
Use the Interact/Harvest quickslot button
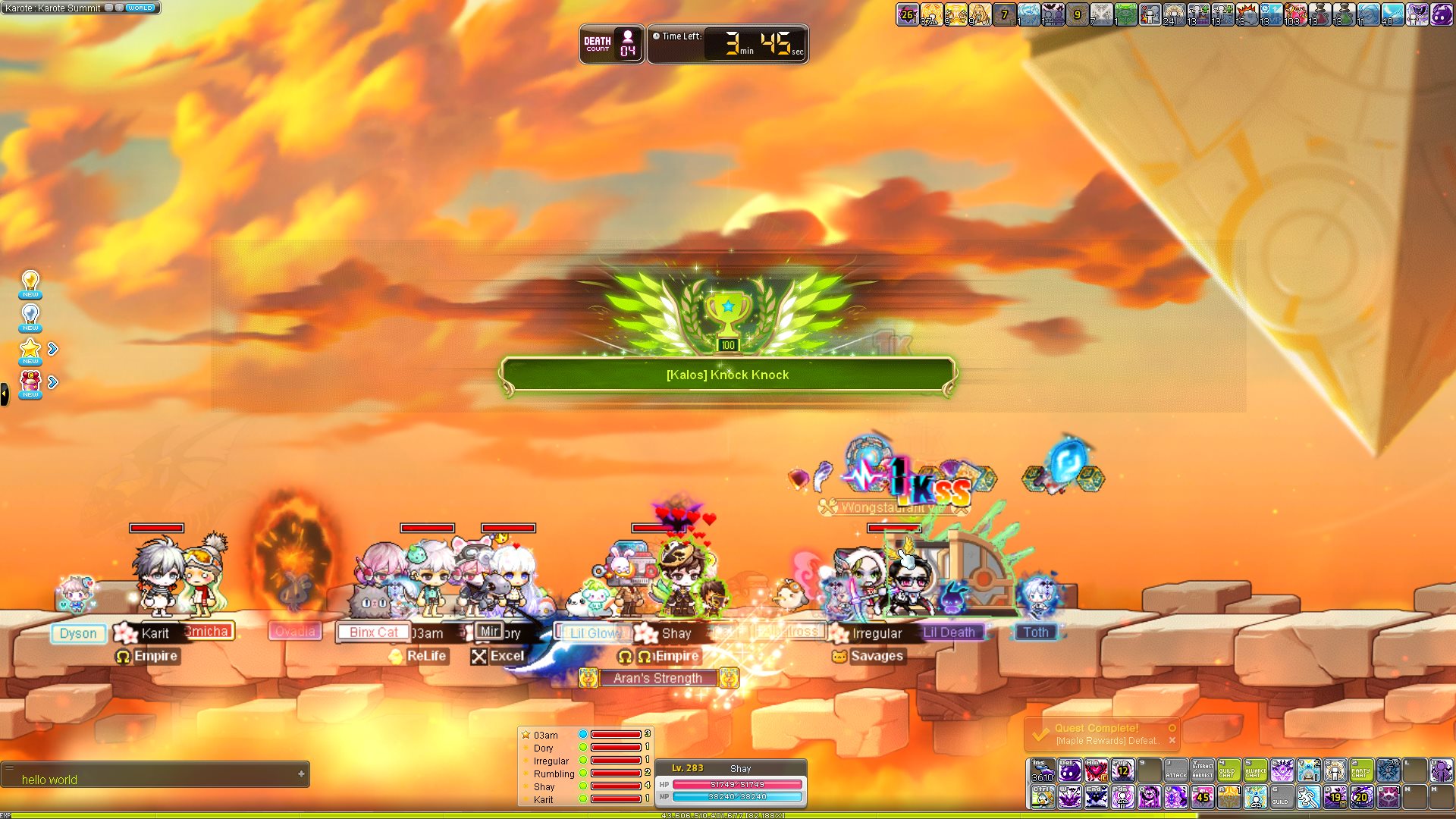(x=1203, y=770)
